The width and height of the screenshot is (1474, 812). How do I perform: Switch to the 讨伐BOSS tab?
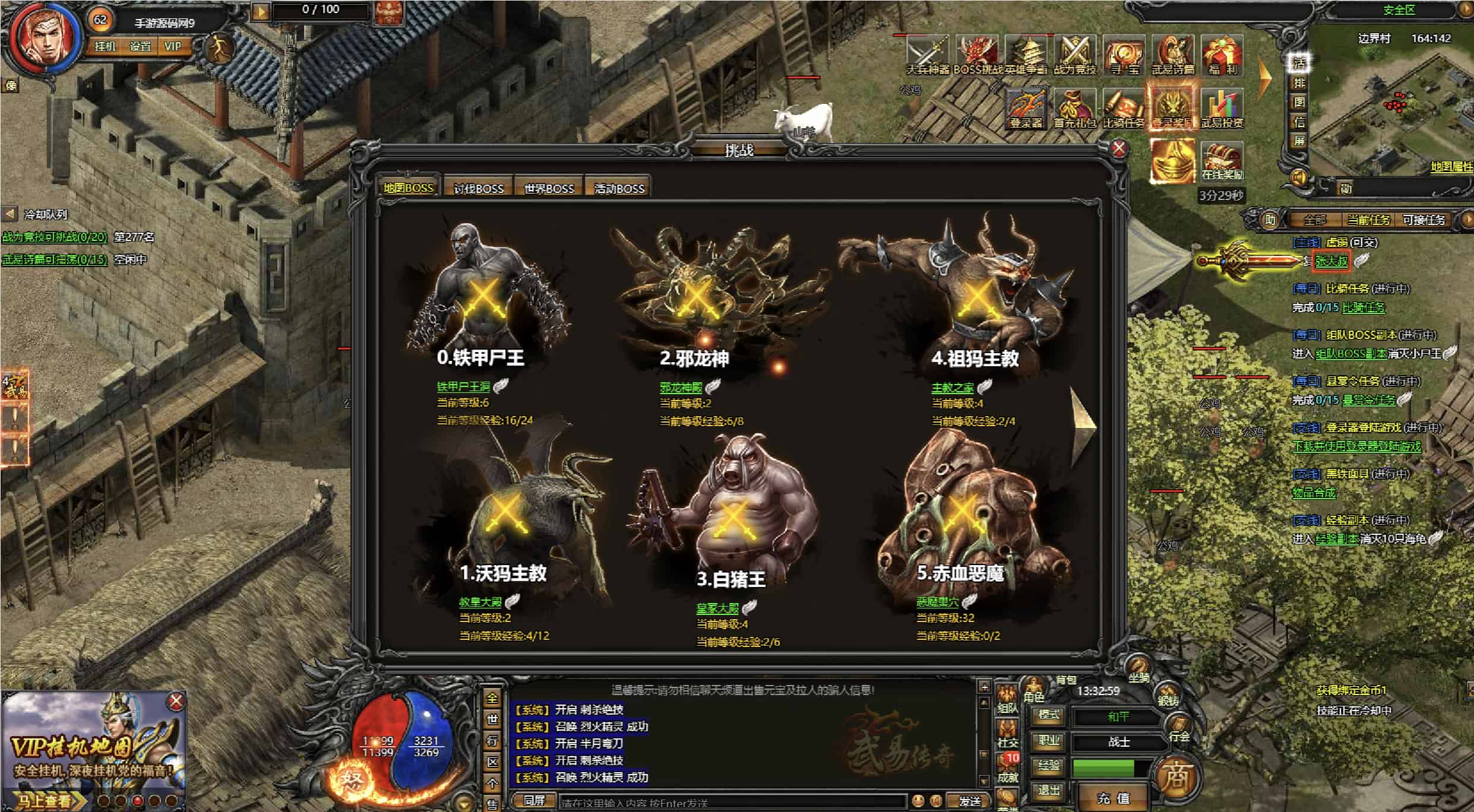[x=479, y=188]
